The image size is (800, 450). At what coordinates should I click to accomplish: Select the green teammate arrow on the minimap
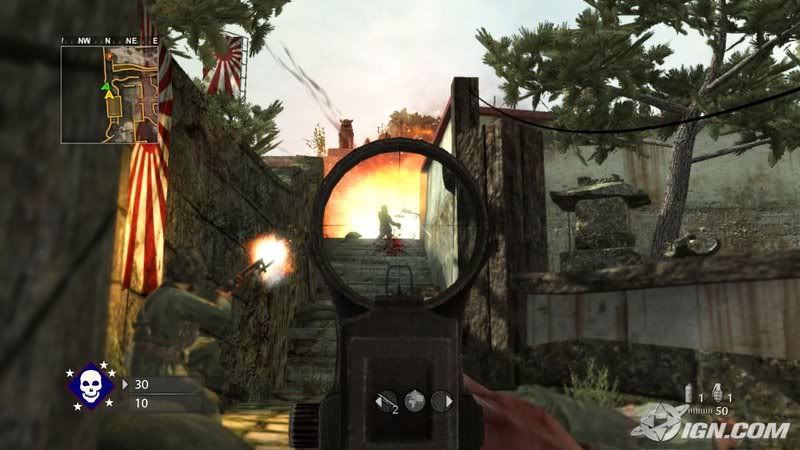(x=105, y=87)
